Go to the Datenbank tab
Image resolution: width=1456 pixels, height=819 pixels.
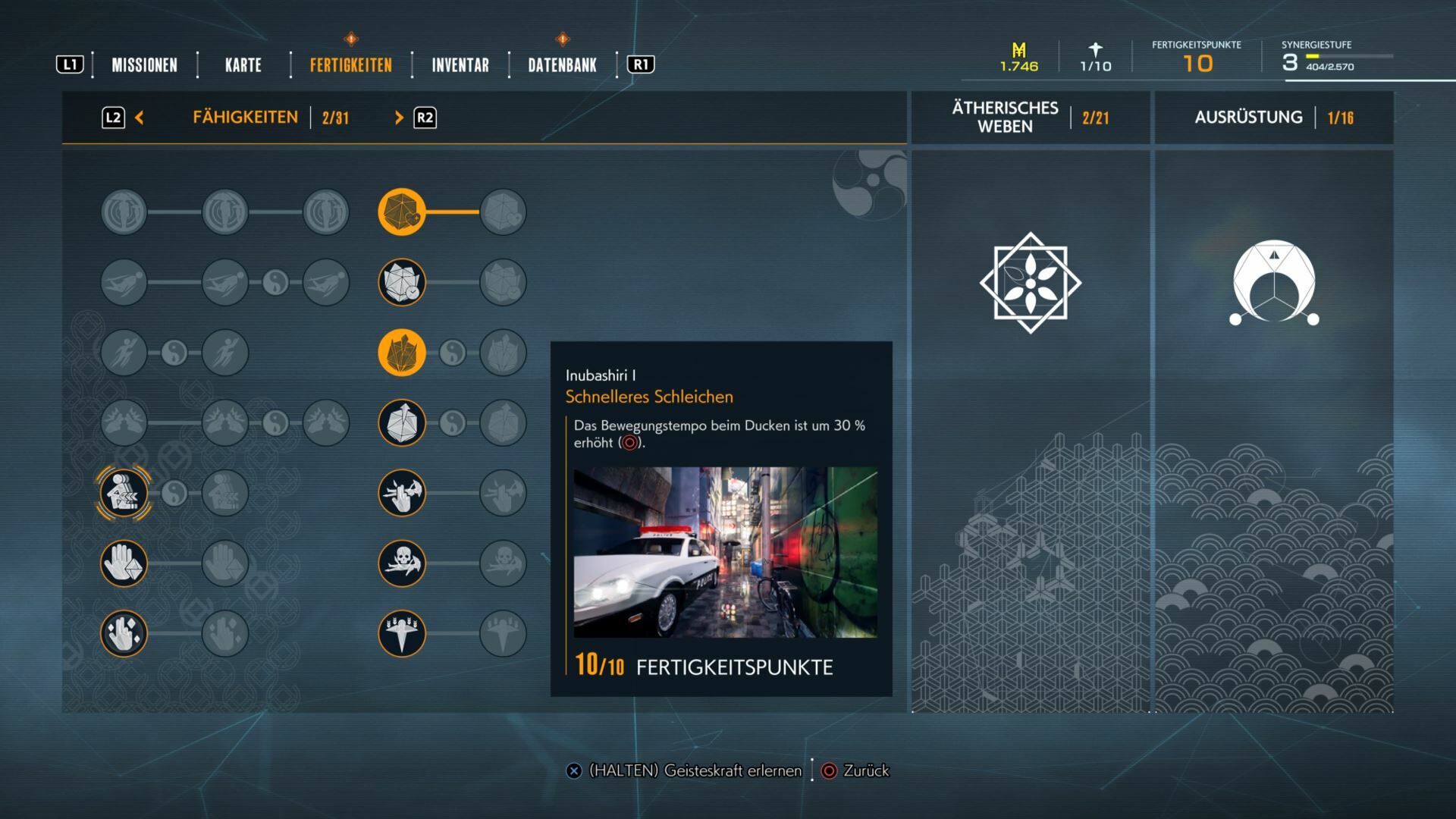click(562, 65)
